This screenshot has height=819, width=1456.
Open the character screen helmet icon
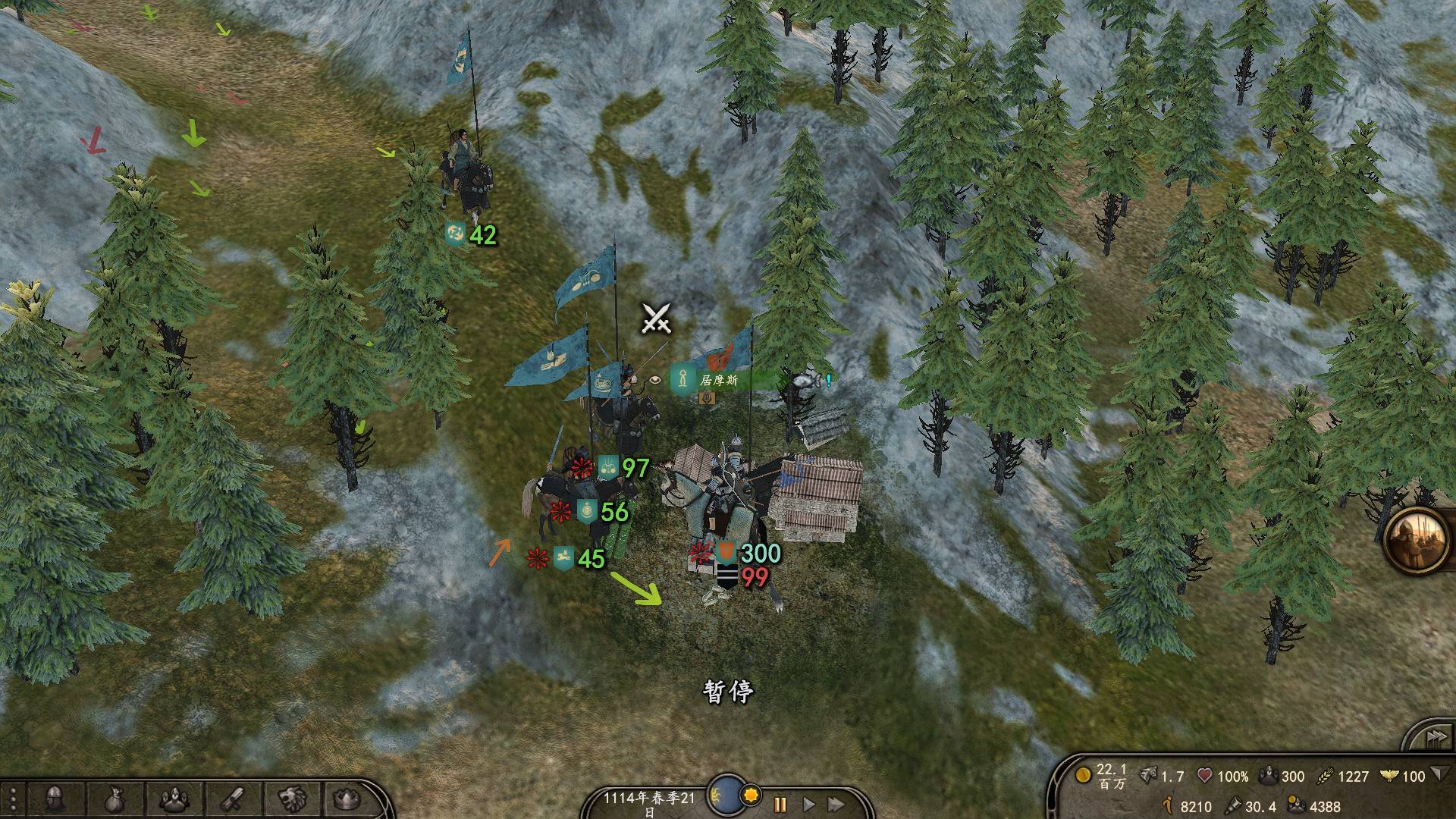(53, 799)
